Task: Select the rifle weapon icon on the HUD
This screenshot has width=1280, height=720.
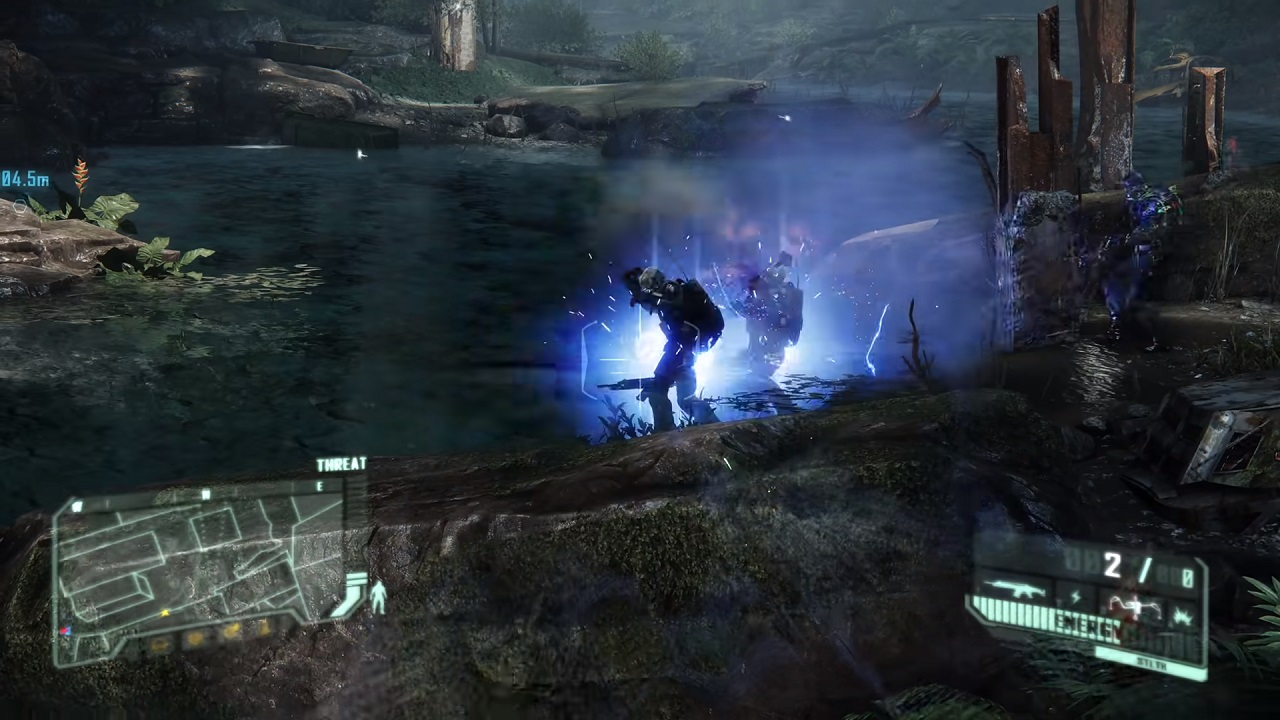Action: [x=1014, y=588]
